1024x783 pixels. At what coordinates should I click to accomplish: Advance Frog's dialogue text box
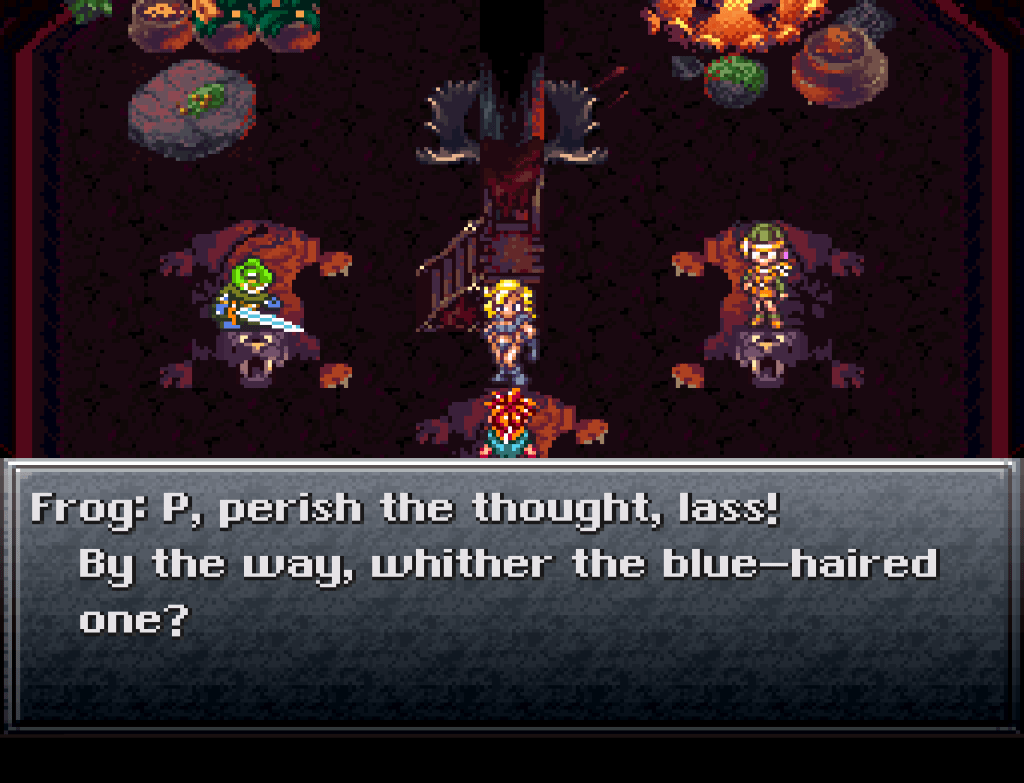point(510,595)
